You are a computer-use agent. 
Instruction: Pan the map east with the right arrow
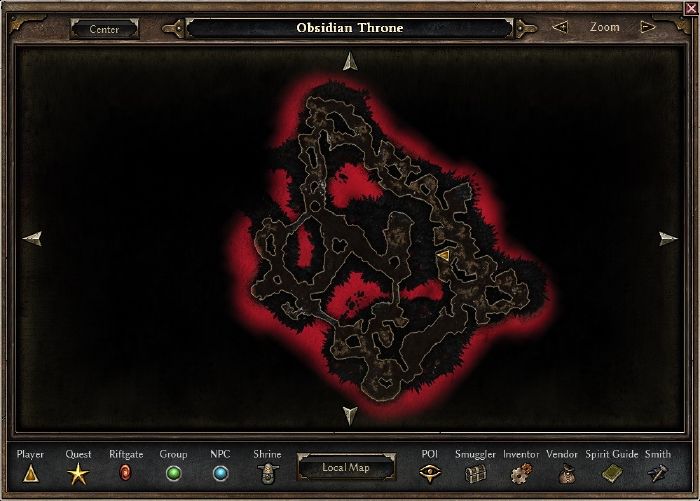668,238
